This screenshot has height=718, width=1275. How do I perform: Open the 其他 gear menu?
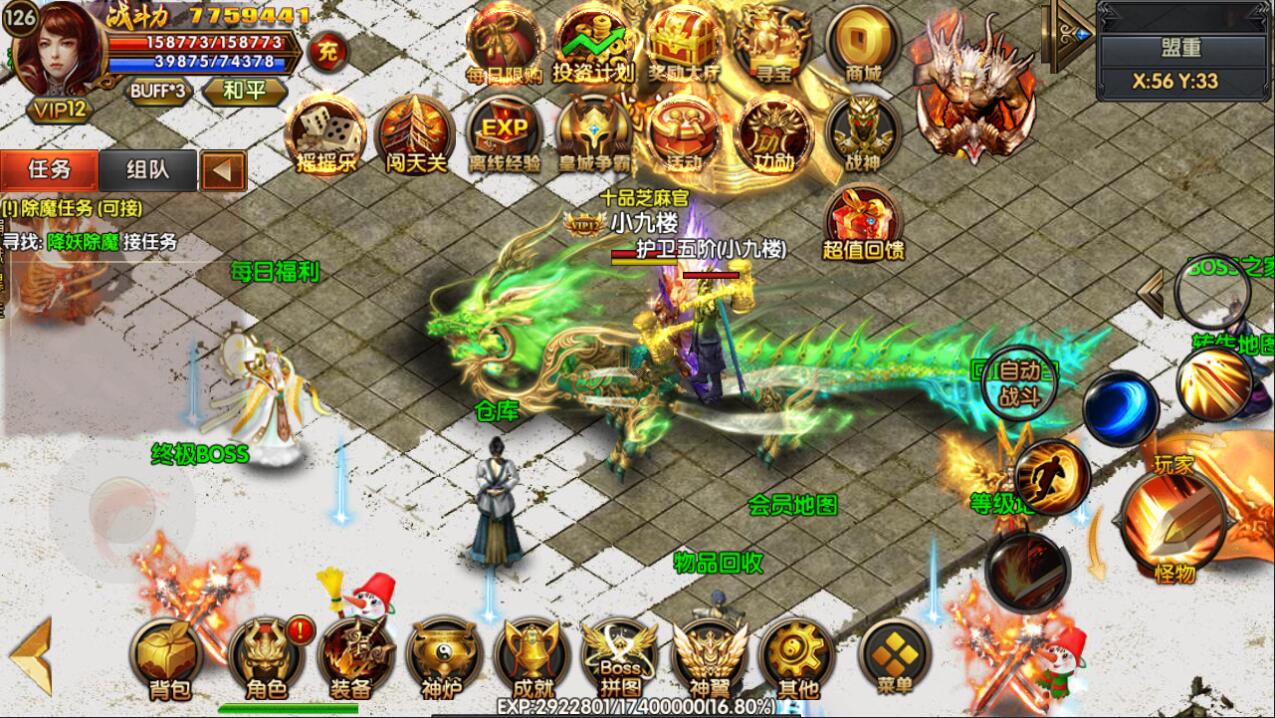pyautogui.click(x=798, y=657)
